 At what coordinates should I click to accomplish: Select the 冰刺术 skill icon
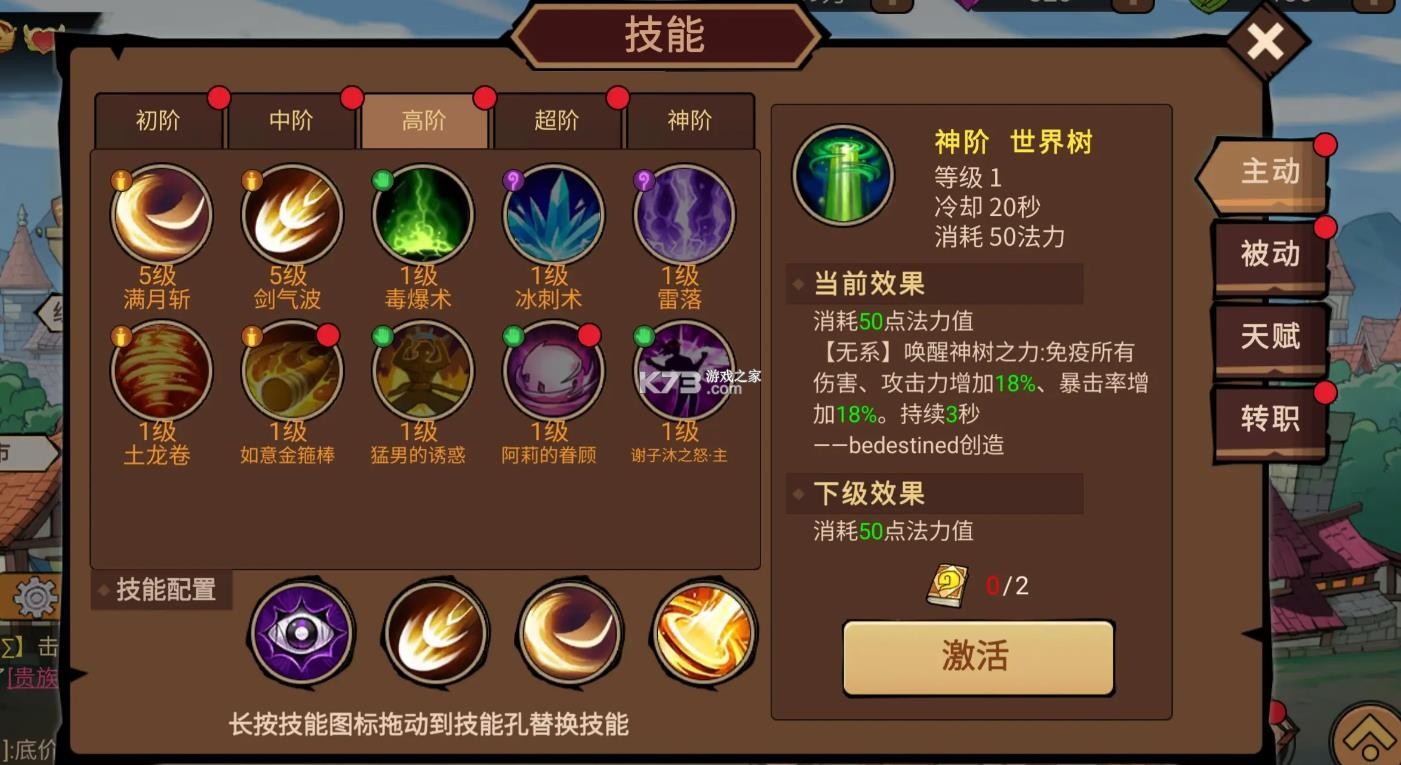(551, 214)
